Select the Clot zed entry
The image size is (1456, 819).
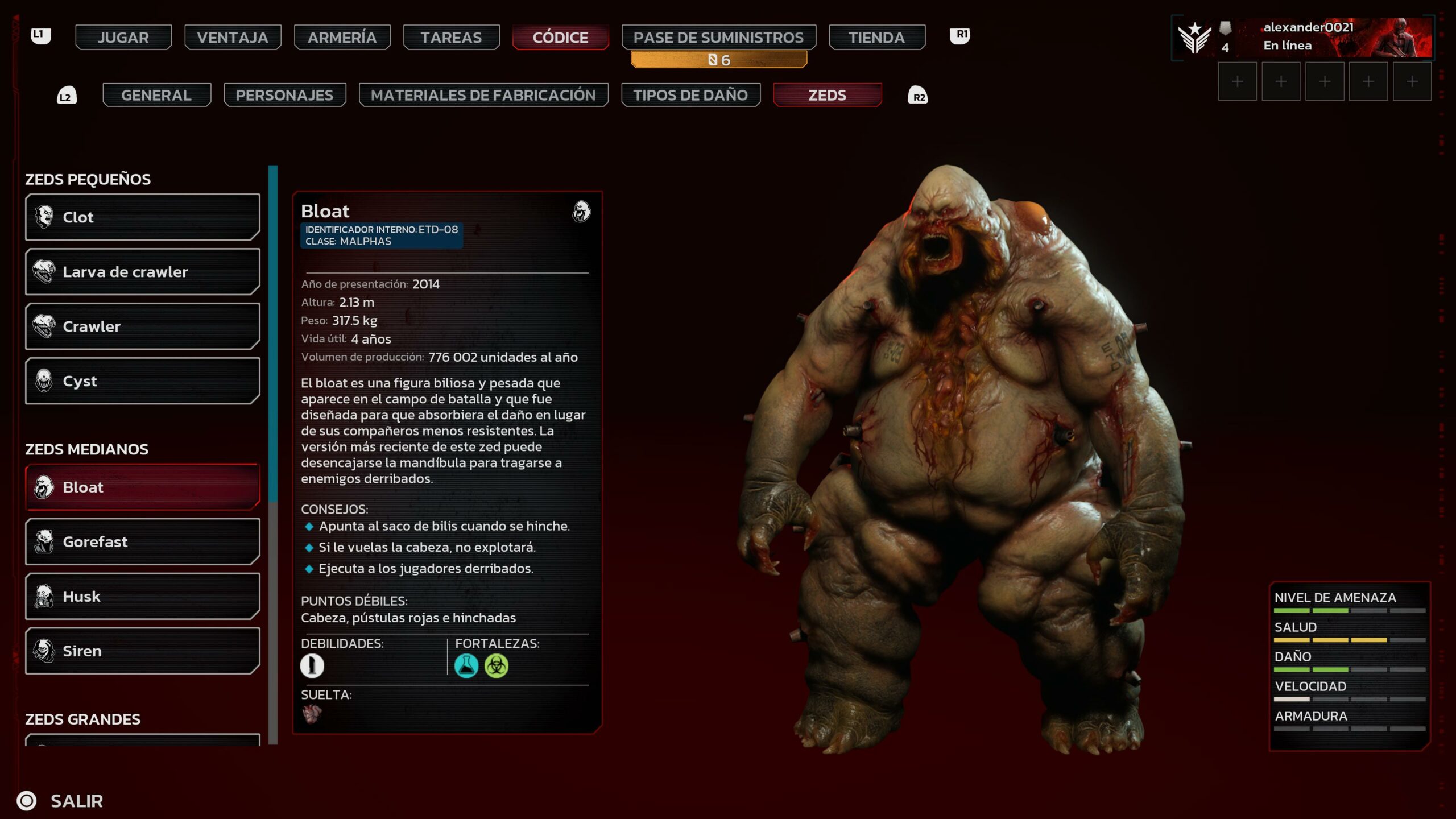click(x=142, y=217)
